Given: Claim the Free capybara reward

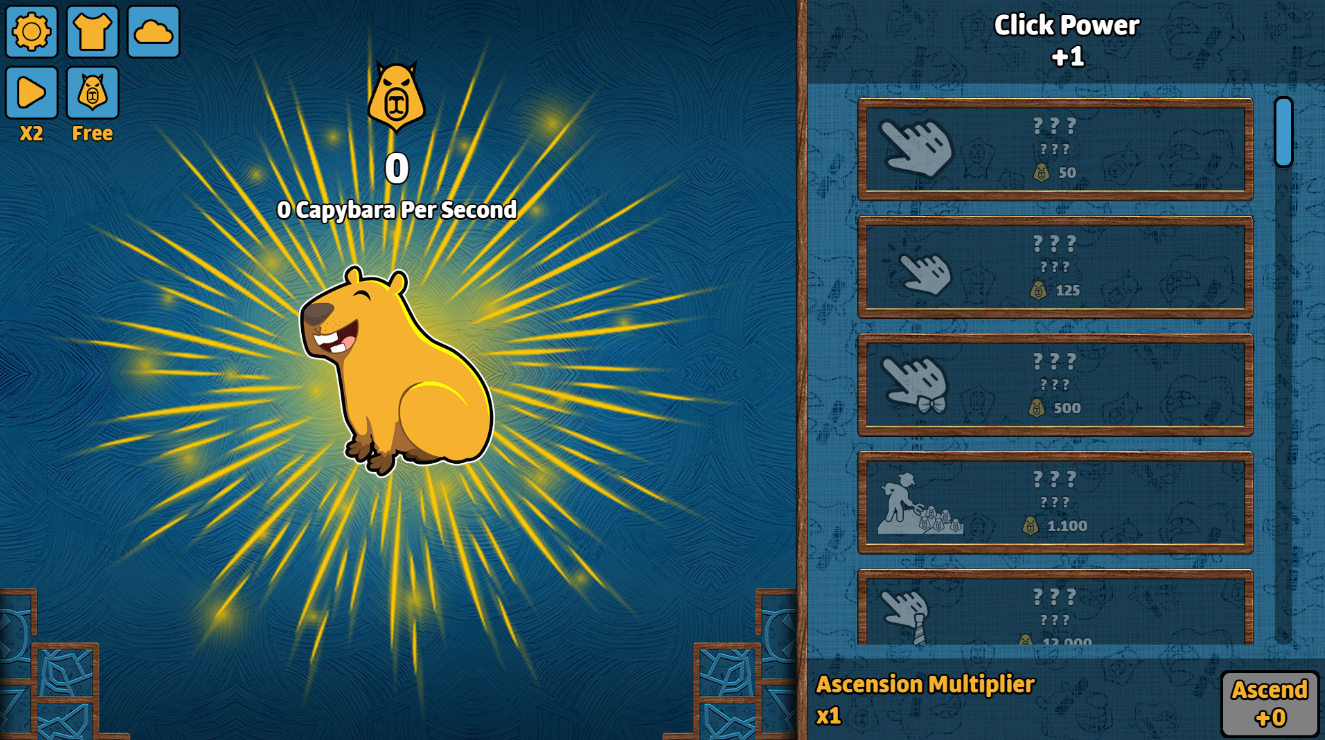Looking at the screenshot, I should [91, 91].
